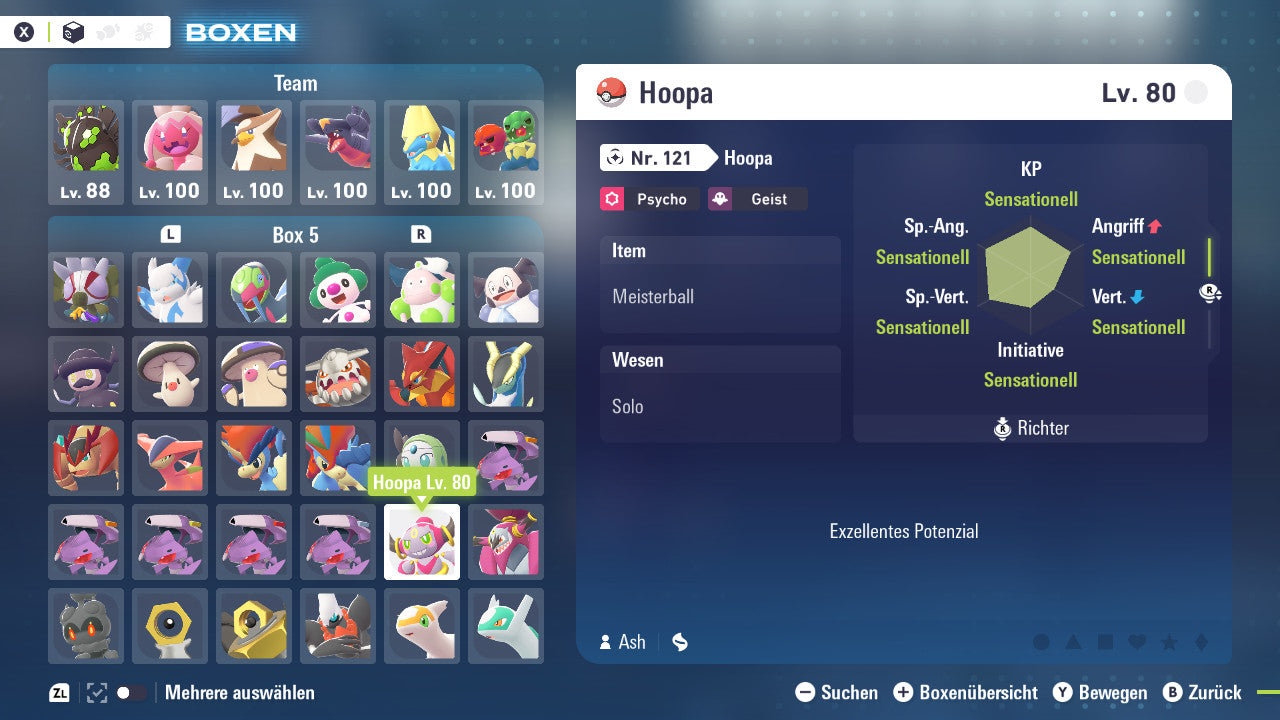The image size is (1280, 720).
Task: Select the Psycho type badge
Action: [648, 199]
